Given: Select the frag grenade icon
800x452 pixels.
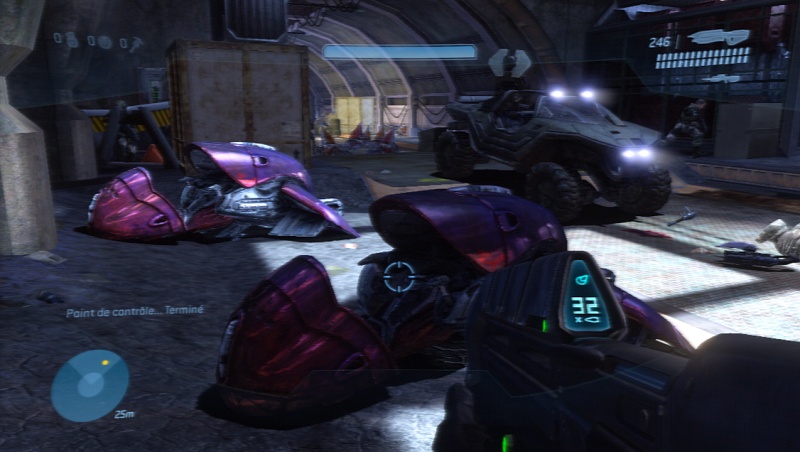Looking at the screenshot, I should (72, 41).
